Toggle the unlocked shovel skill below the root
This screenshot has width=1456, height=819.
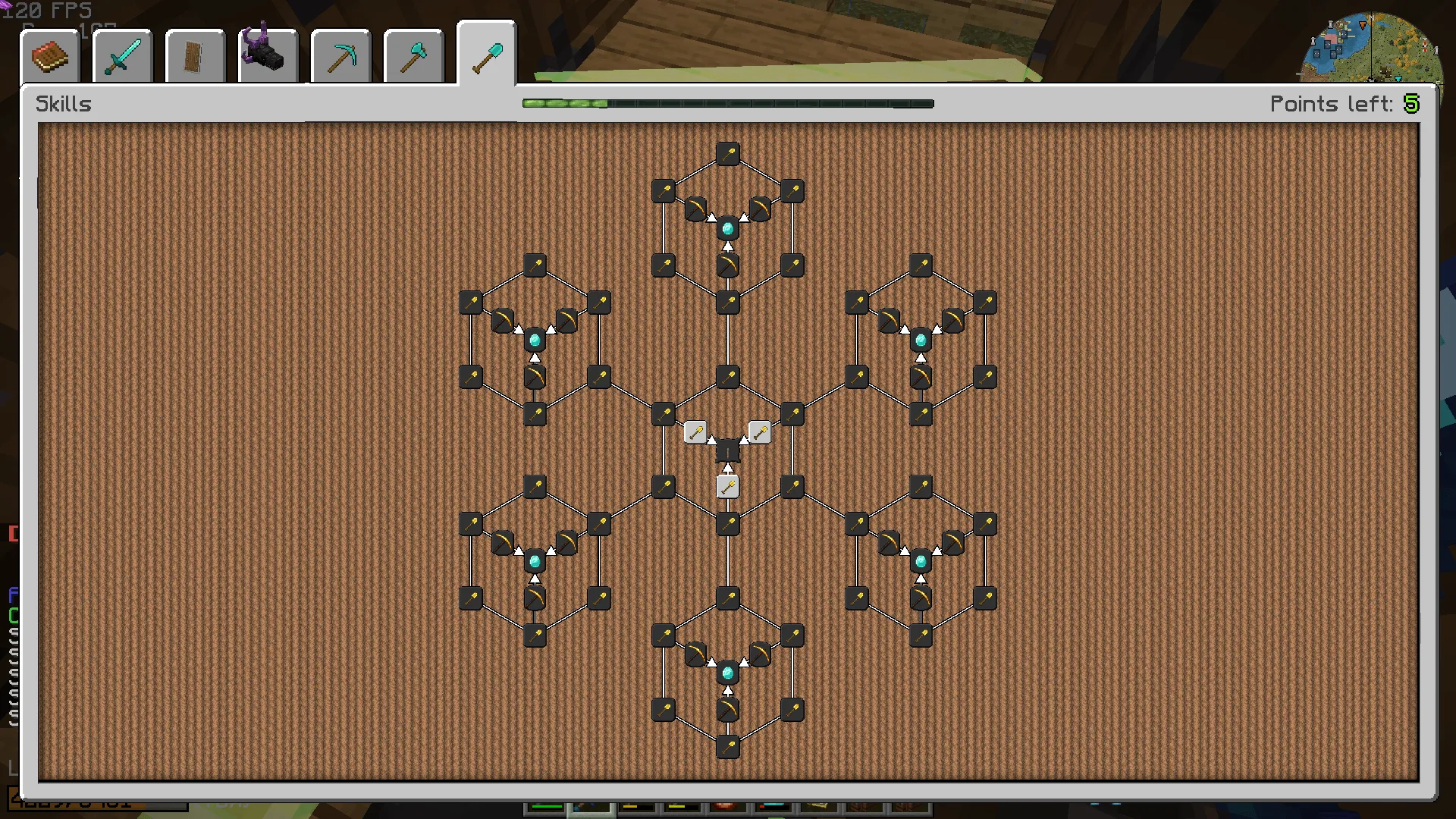[x=727, y=486]
